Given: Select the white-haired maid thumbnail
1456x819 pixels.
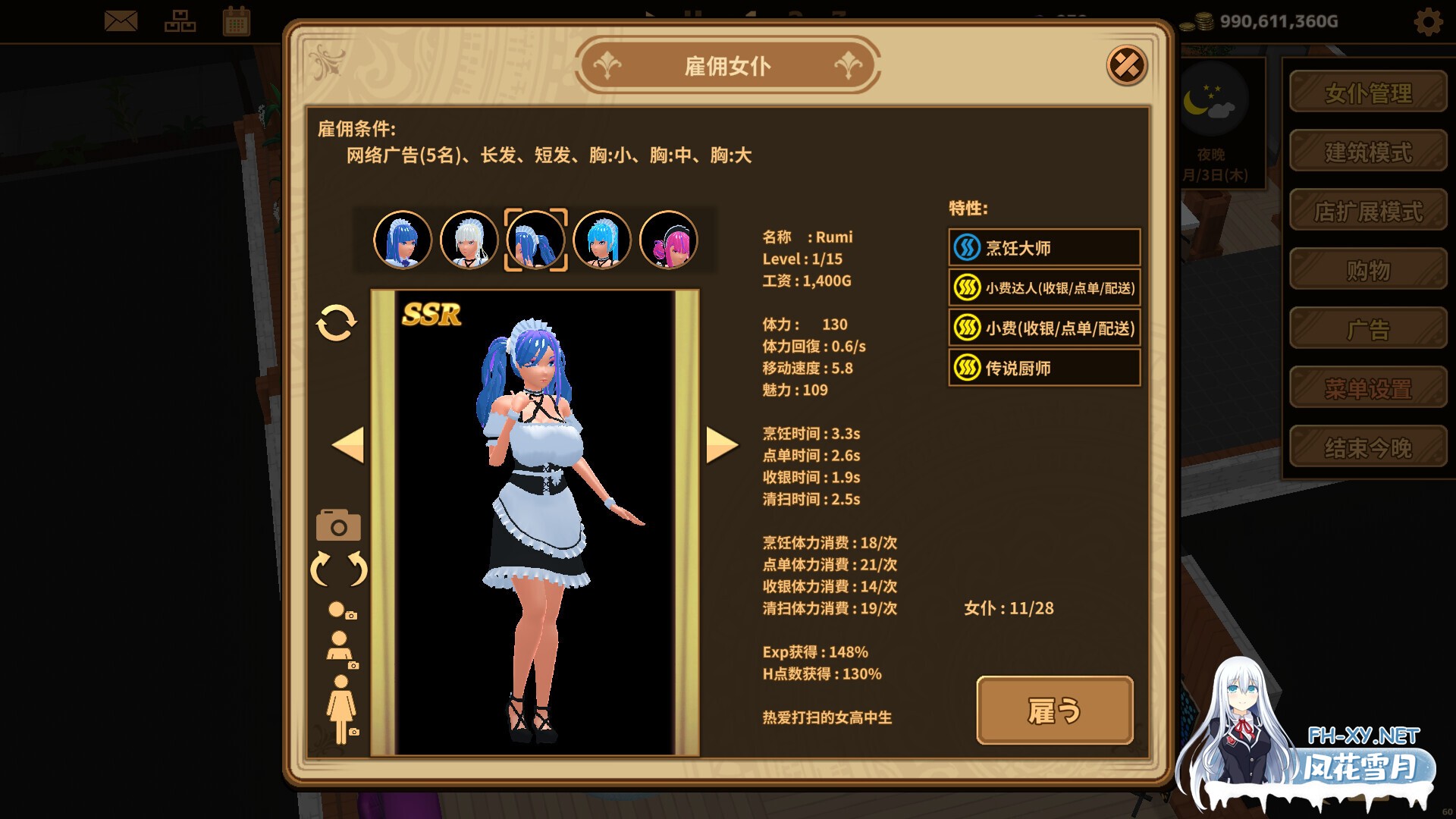Looking at the screenshot, I should click(x=469, y=240).
